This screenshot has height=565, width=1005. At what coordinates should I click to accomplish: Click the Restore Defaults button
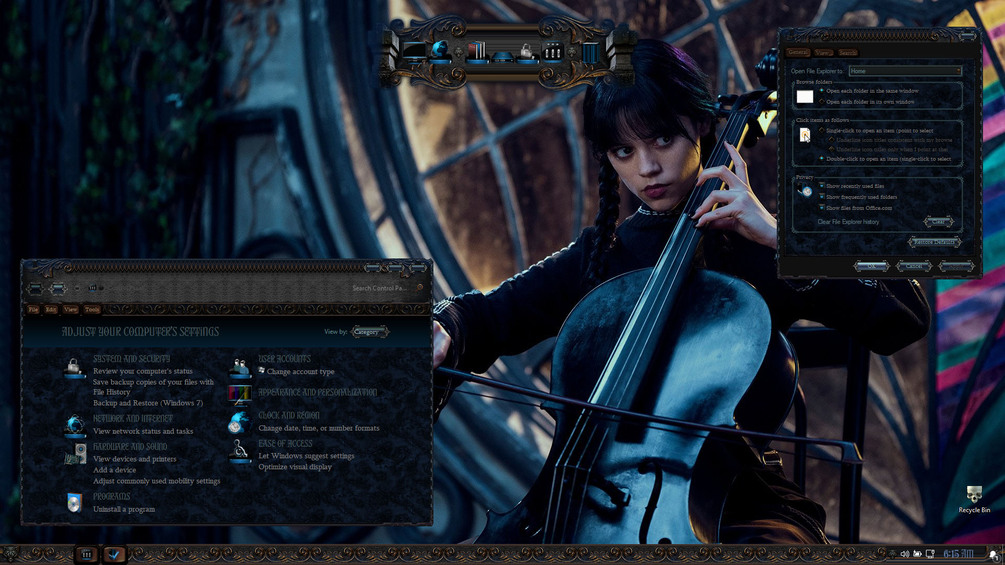935,243
